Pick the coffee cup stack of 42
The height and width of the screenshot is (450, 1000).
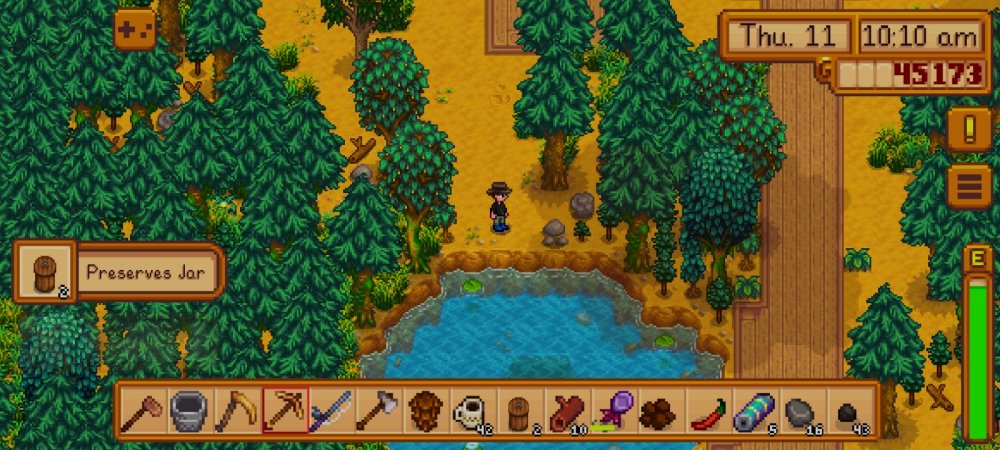pyautogui.click(x=472, y=410)
